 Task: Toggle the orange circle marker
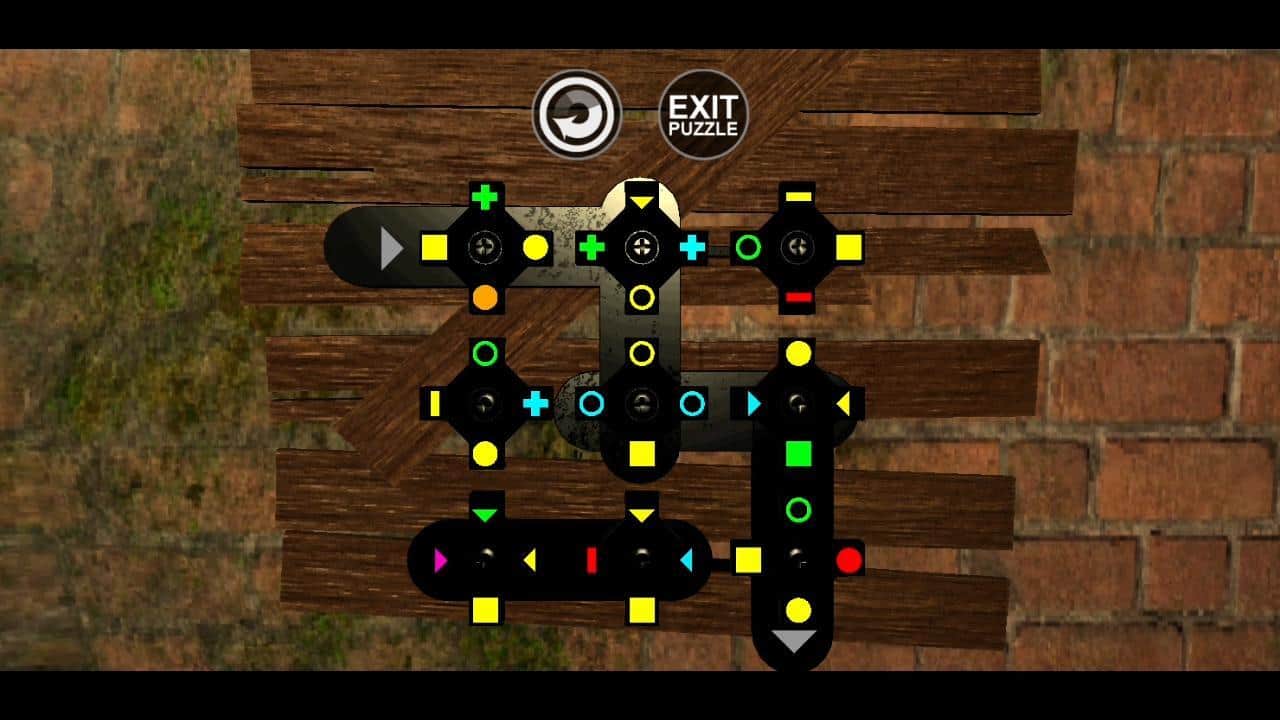pos(486,297)
